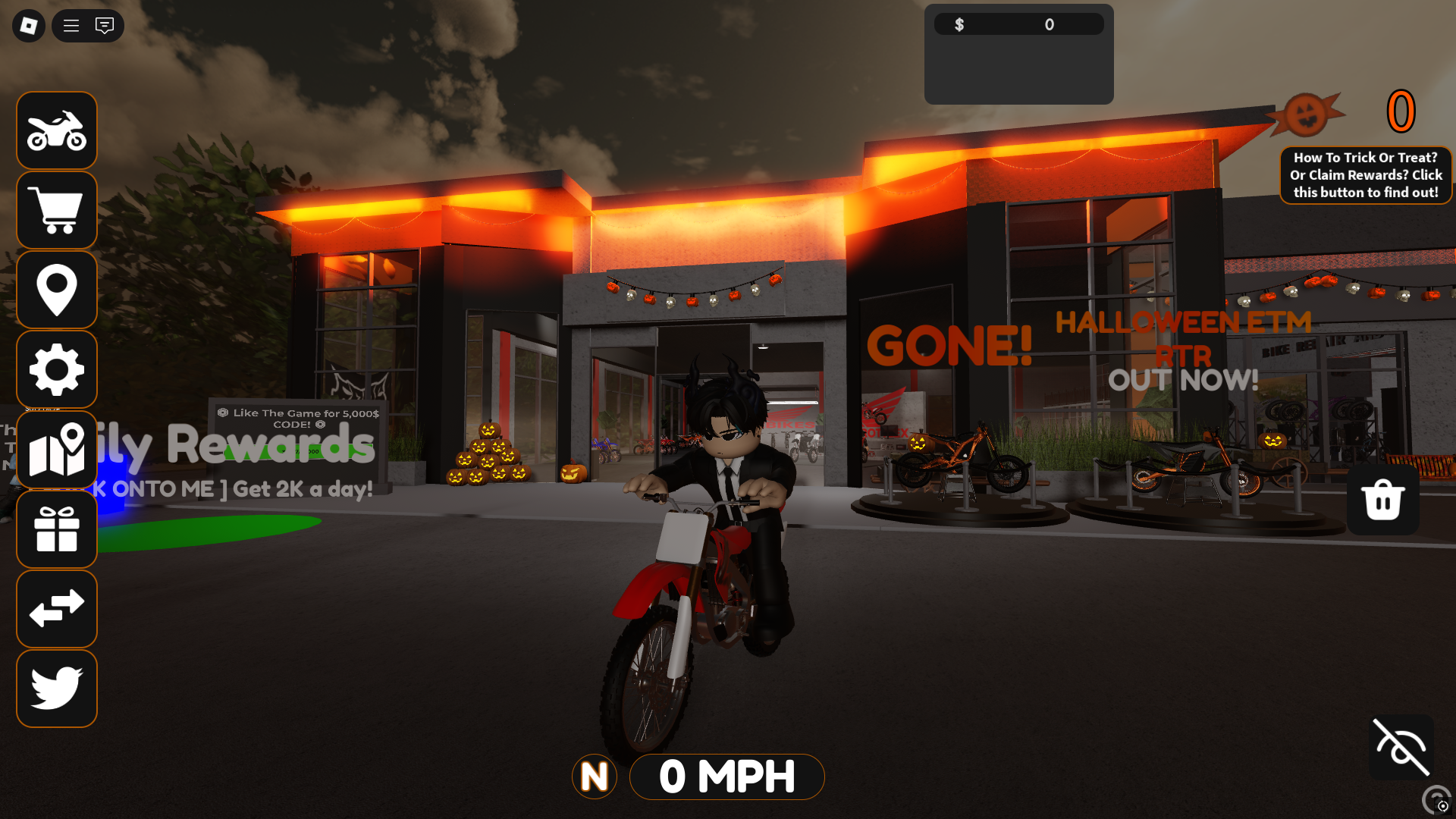The image size is (1456, 819).
Task: Click the How To Trick Or Treat button
Action: 1365,174
